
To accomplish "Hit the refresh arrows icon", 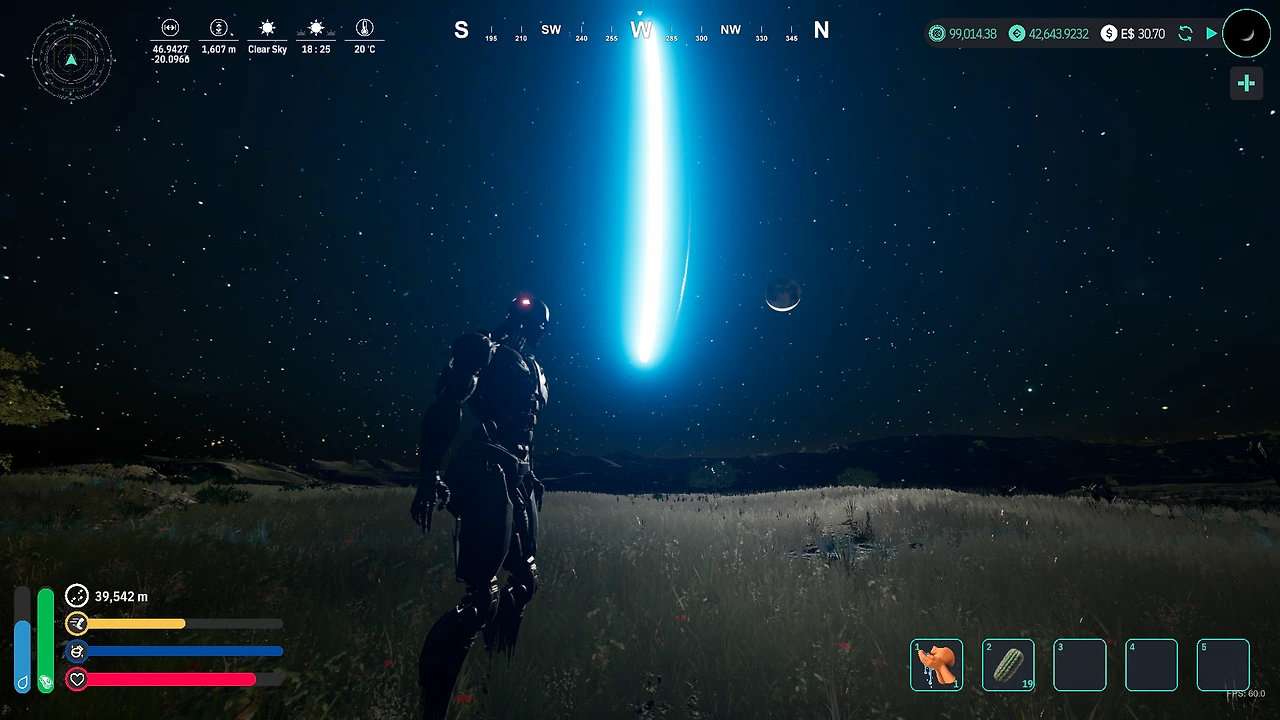I will tap(1185, 34).
